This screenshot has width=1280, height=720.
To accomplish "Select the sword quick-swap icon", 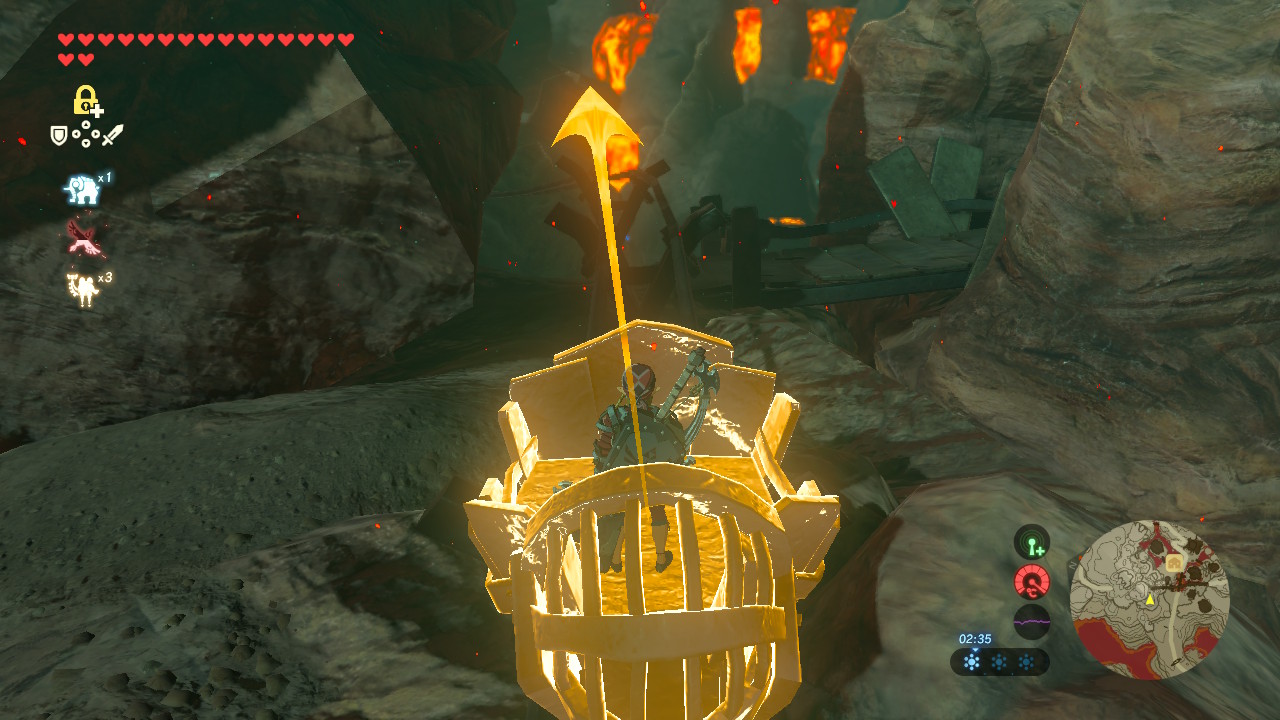I will point(113,134).
